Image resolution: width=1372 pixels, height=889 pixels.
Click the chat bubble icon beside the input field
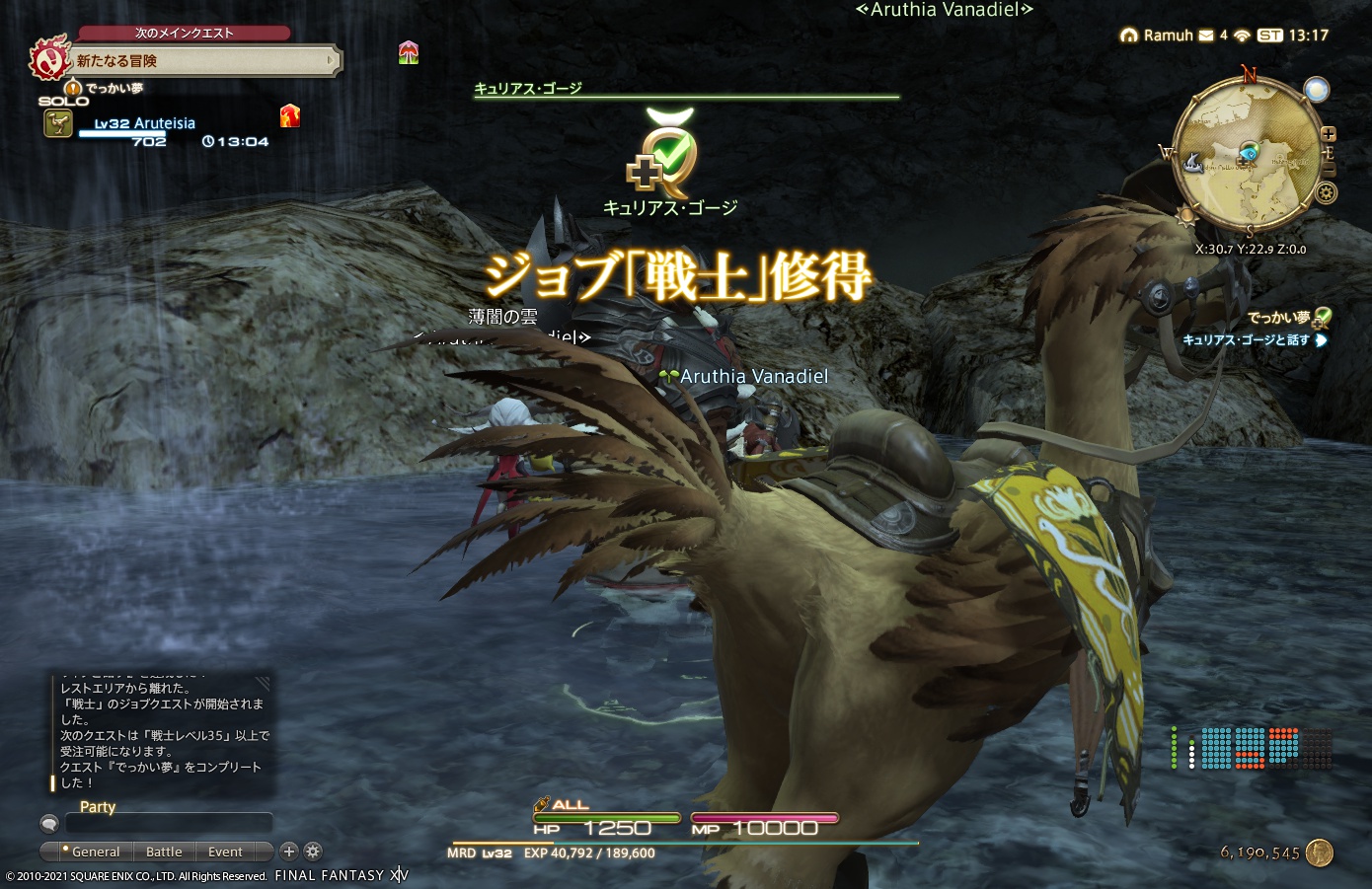[x=49, y=823]
